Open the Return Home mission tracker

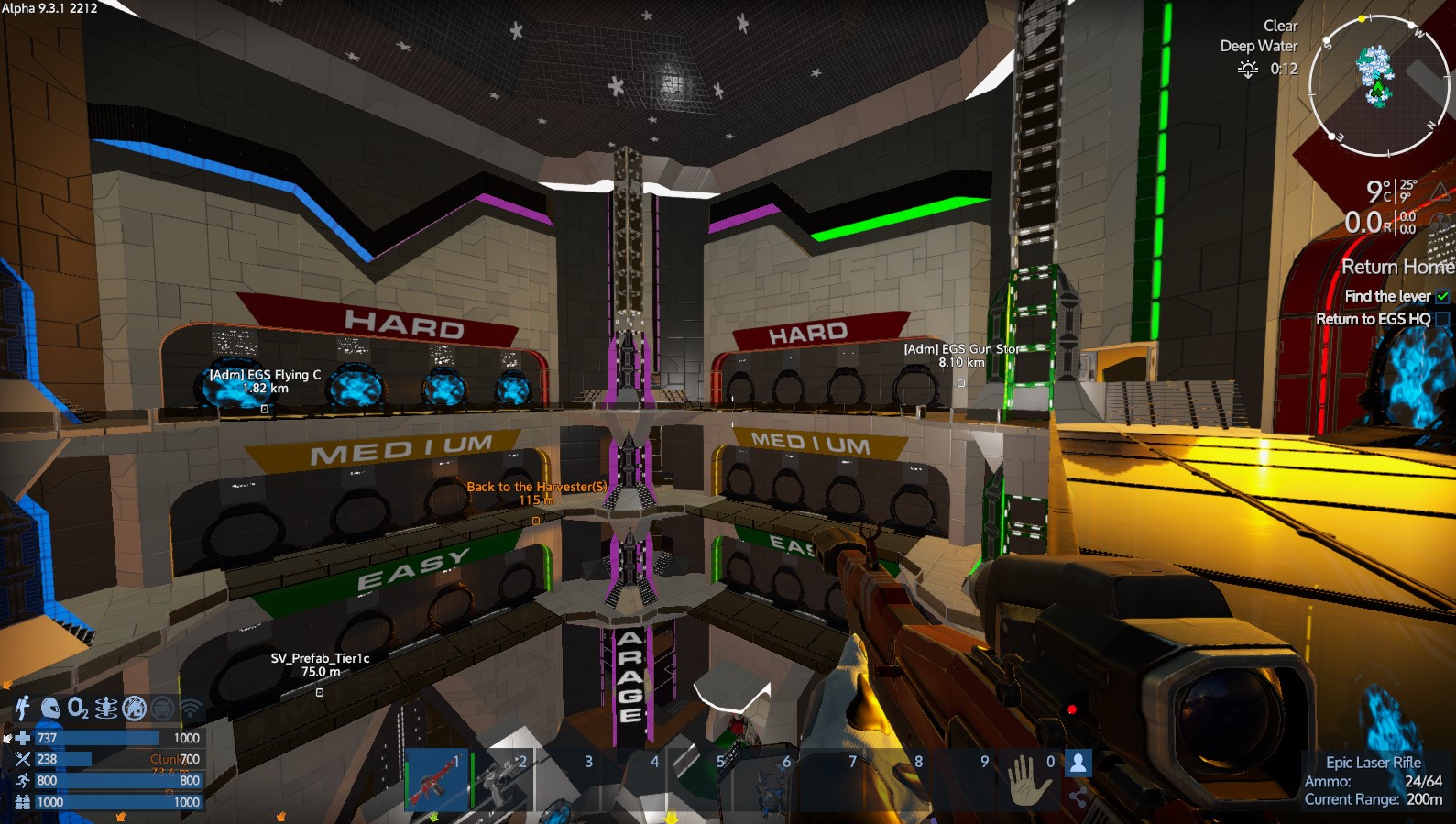coord(1396,267)
